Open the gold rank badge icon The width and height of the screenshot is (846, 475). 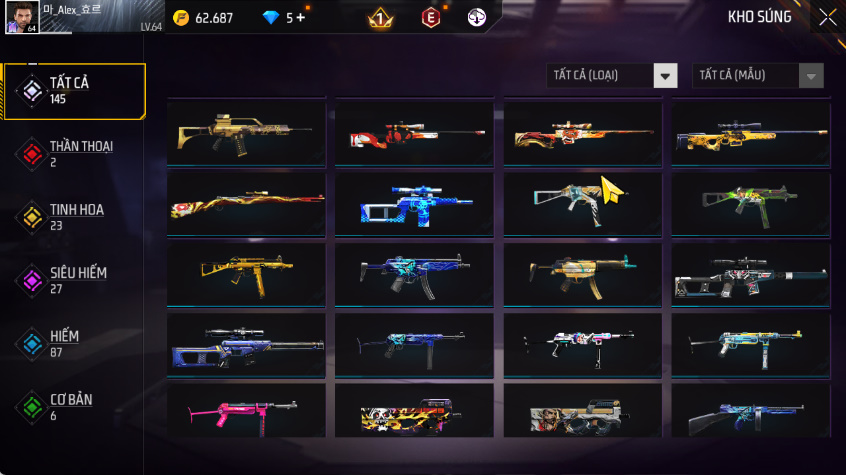tap(380, 18)
